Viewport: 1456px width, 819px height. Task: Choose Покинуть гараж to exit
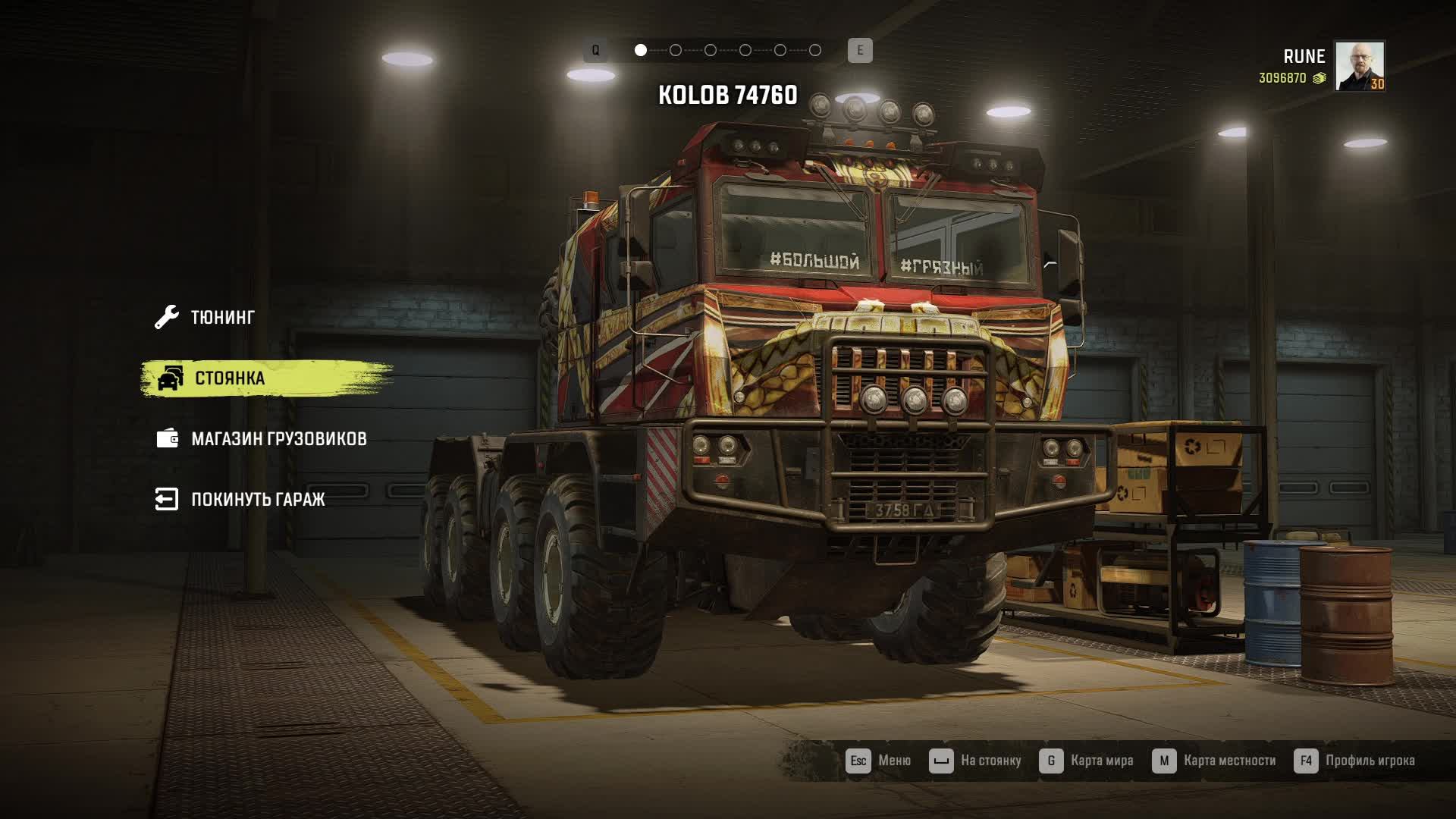pos(257,499)
